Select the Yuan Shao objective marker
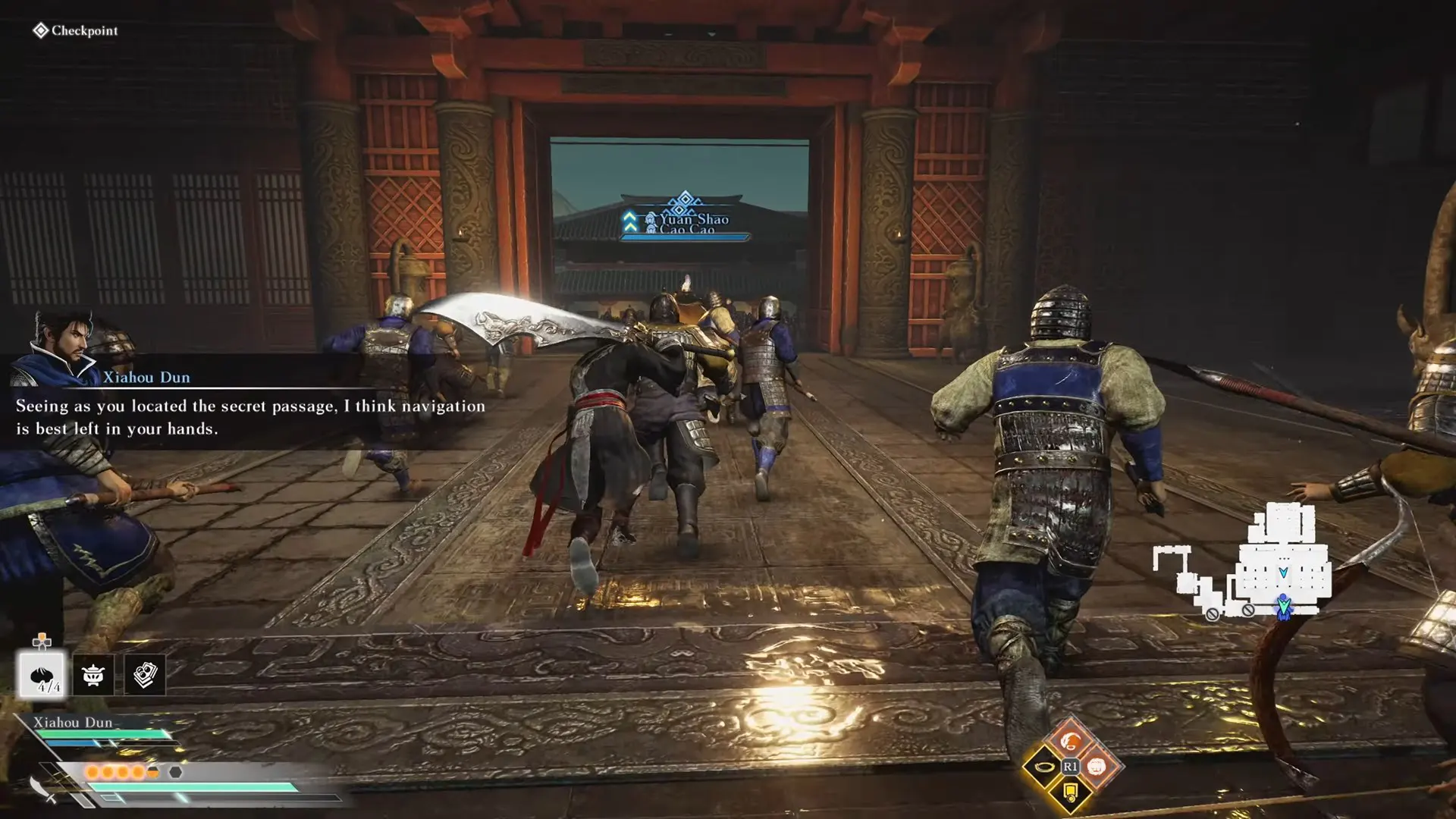The height and width of the screenshot is (819, 1456). coord(686,218)
